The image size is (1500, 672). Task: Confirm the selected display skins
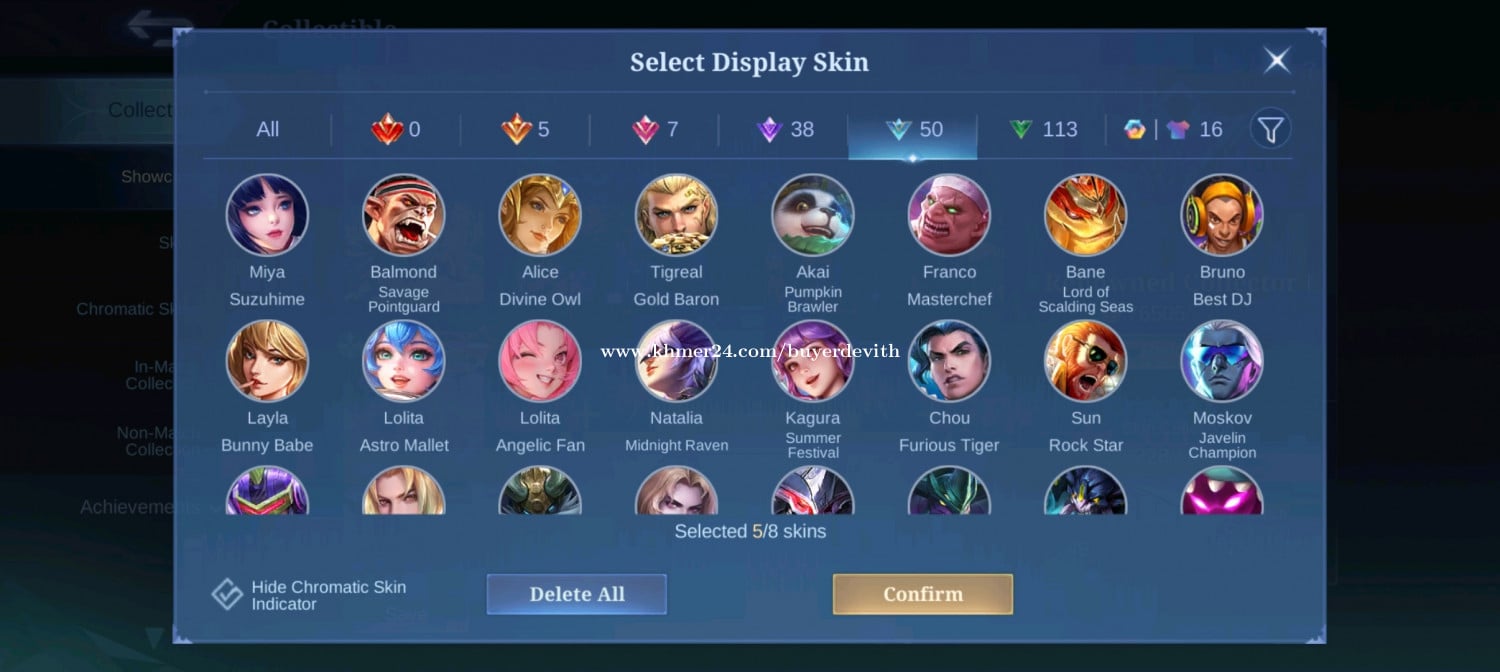click(922, 594)
